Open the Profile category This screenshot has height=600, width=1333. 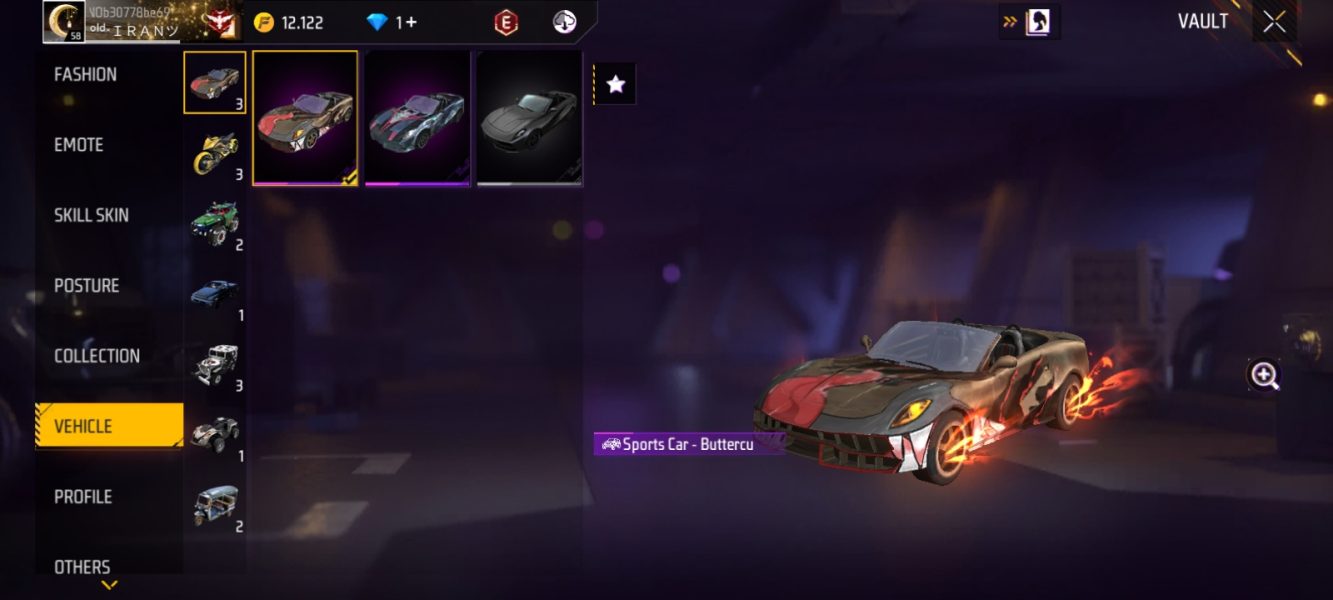83,497
